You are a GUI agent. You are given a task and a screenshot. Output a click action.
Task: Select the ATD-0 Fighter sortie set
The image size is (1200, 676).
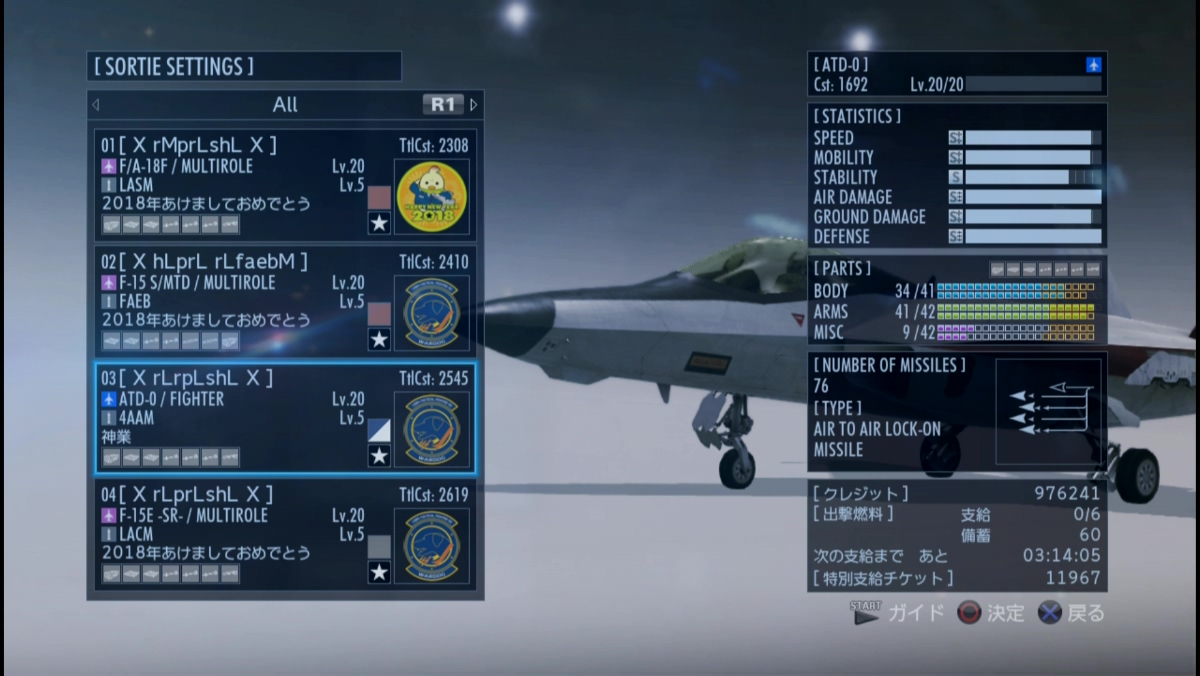point(240,417)
